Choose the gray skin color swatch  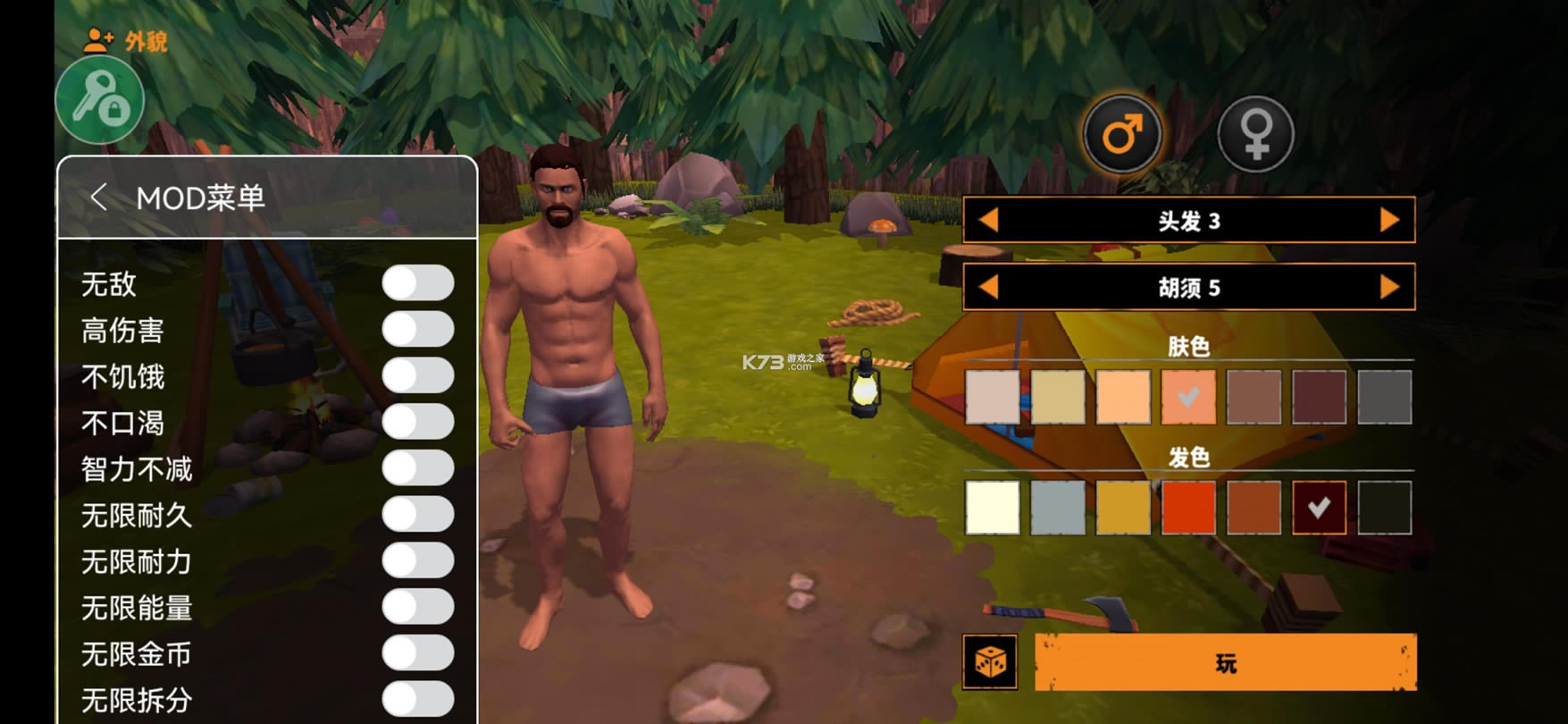(x=1384, y=397)
